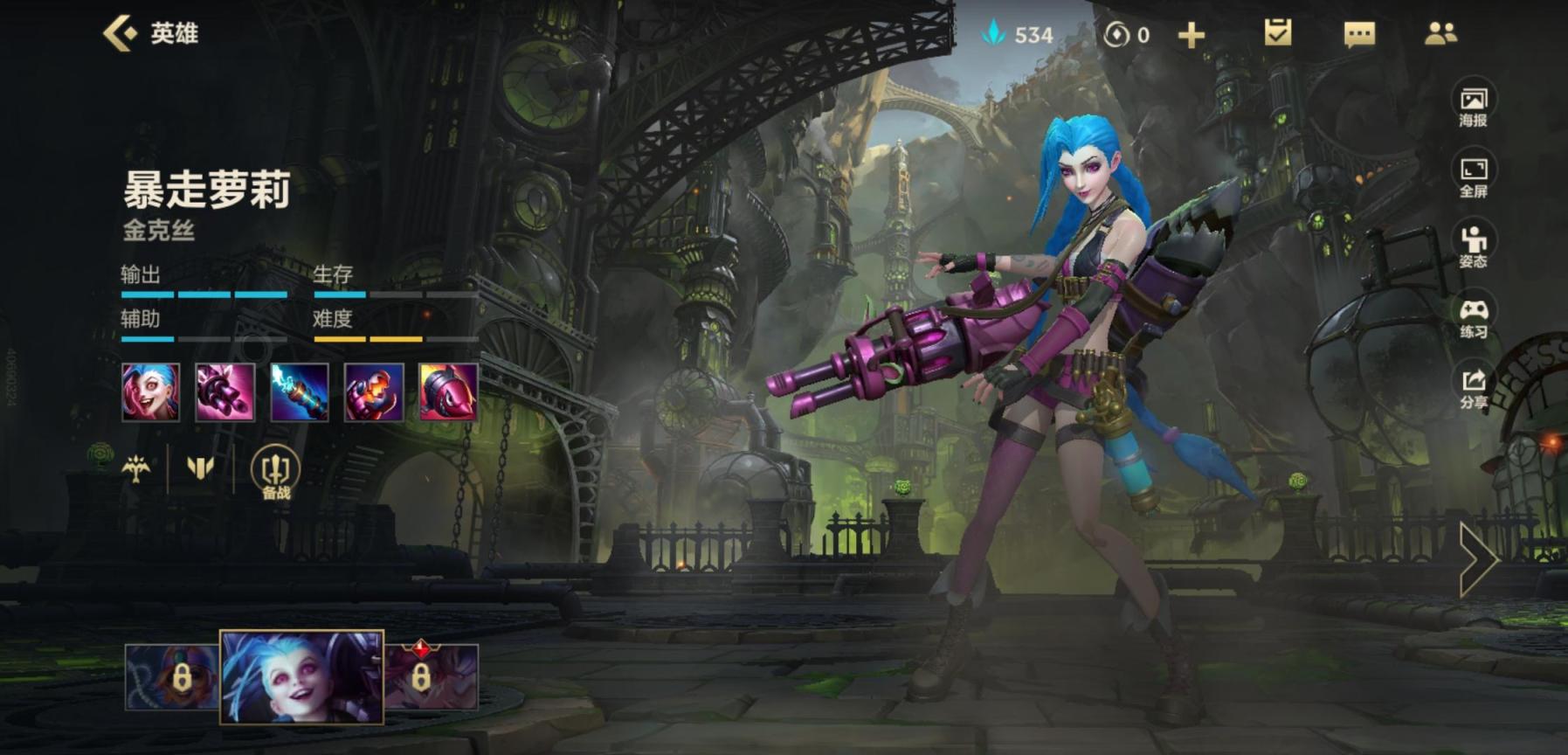This screenshot has height=755, width=1568.
Task: Switch to 全屏 fullscreen view
Action: (1473, 177)
